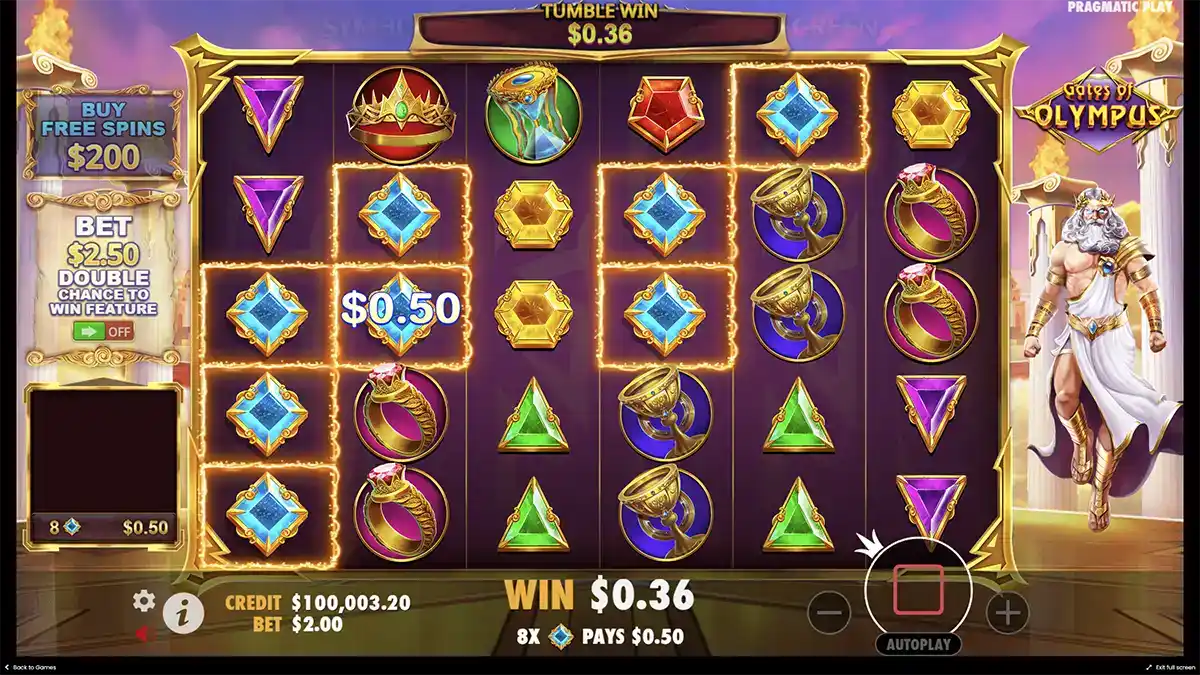Decrease the bet with the minus button
Screen dimensions: 1200x675
pos(828,611)
